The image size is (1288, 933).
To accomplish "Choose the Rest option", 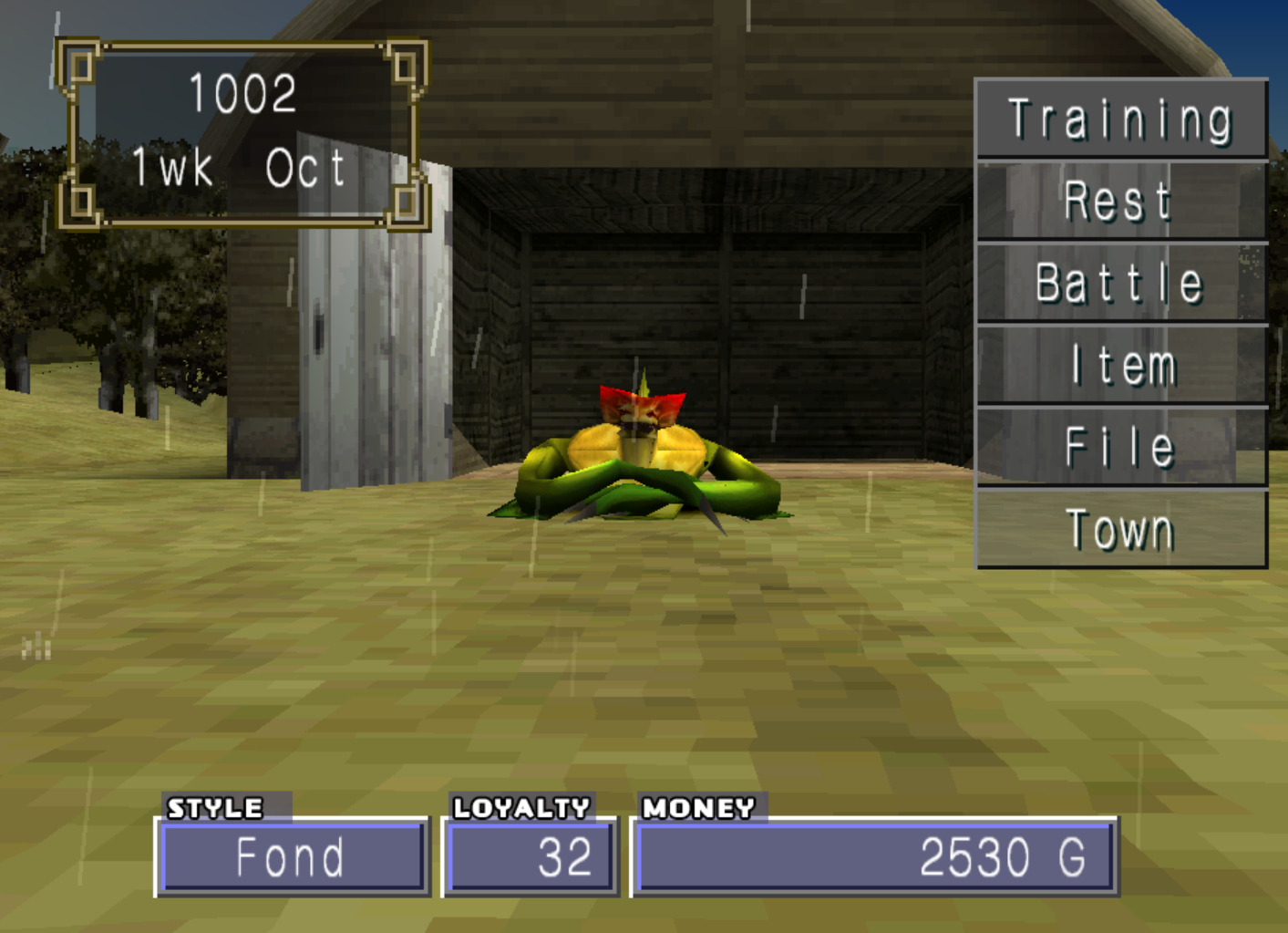I will pyautogui.click(x=1120, y=201).
